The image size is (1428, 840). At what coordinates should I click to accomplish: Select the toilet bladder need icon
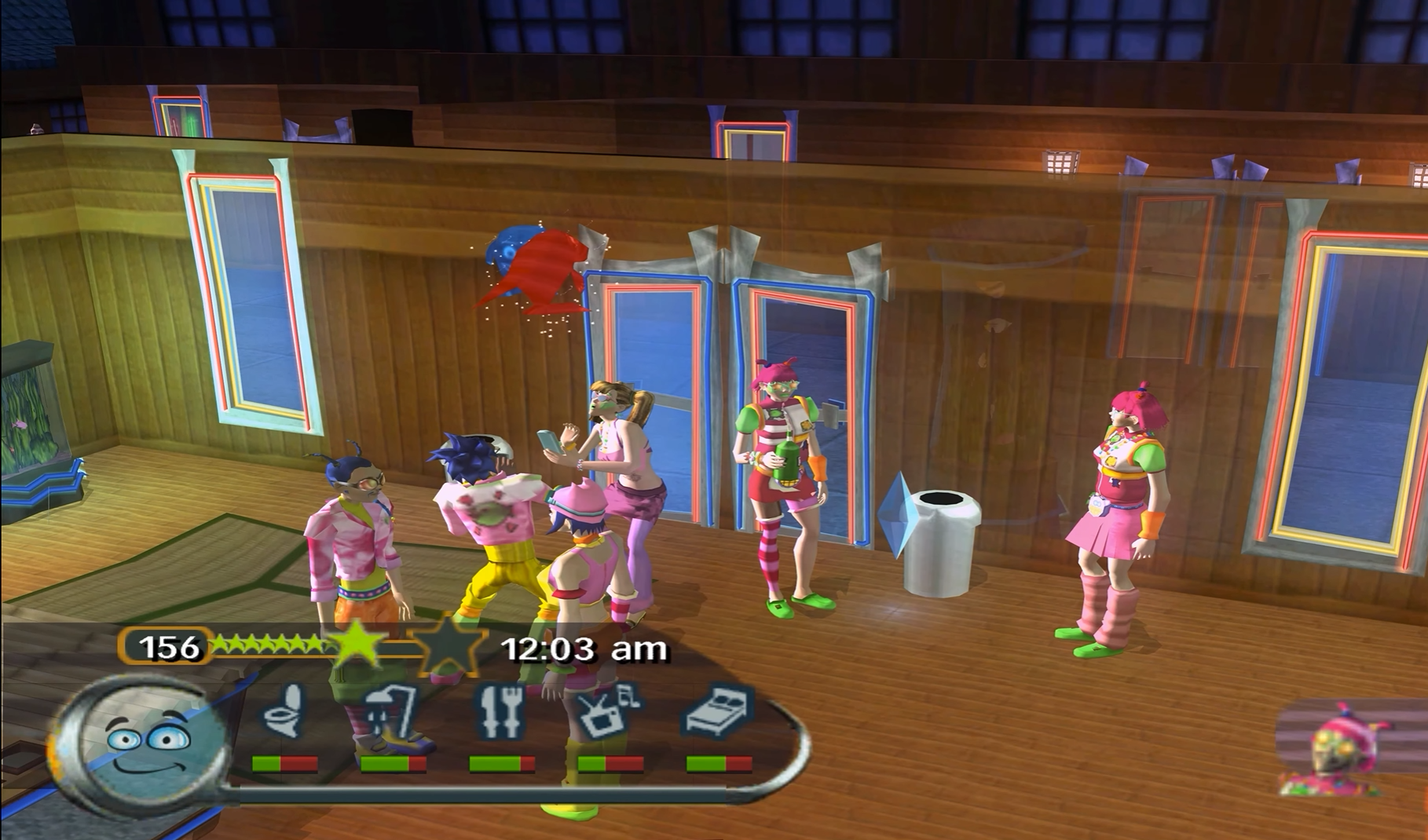pos(284,710)
